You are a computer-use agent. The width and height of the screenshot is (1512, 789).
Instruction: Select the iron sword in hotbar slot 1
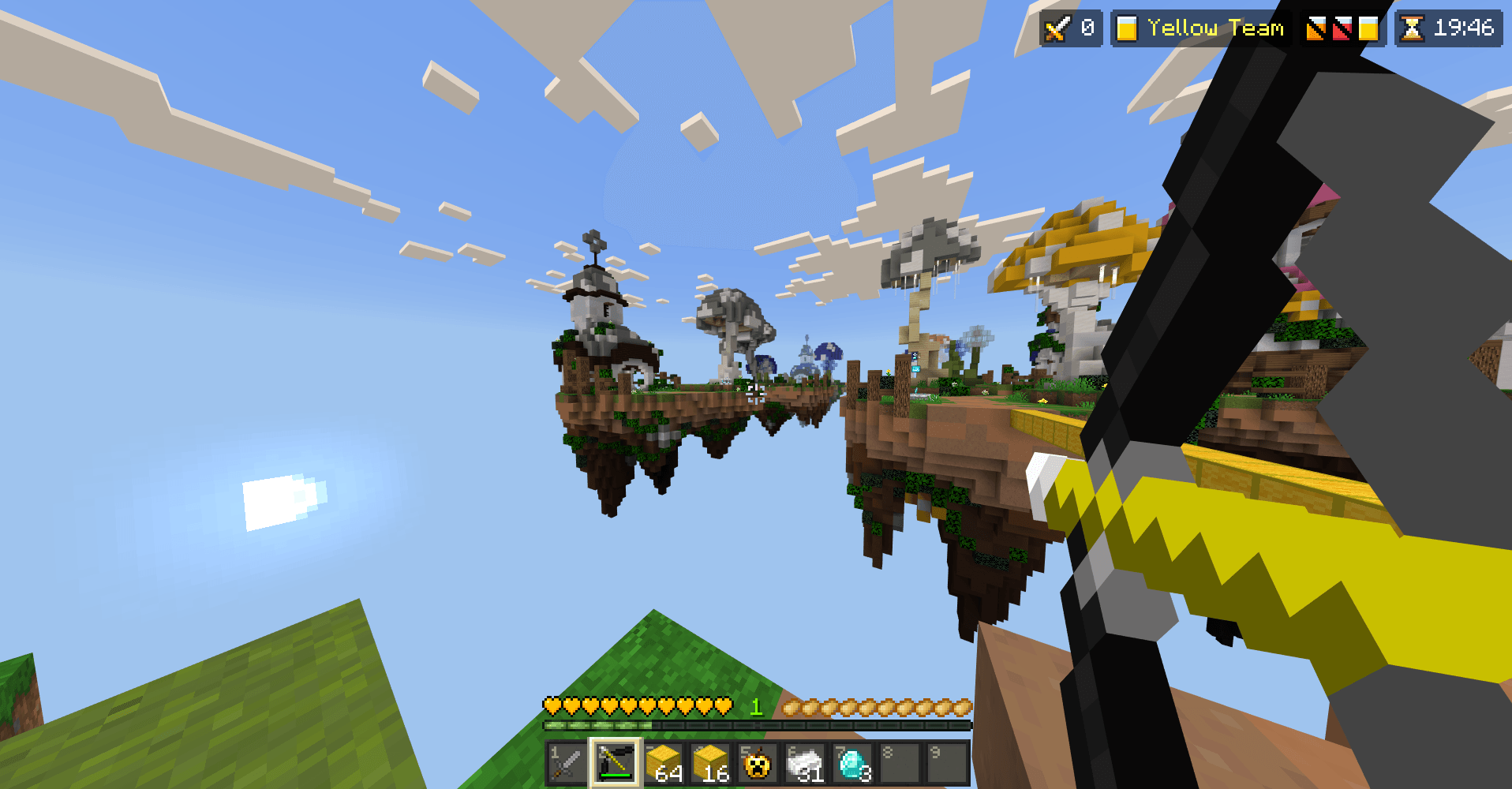[565, 761]
